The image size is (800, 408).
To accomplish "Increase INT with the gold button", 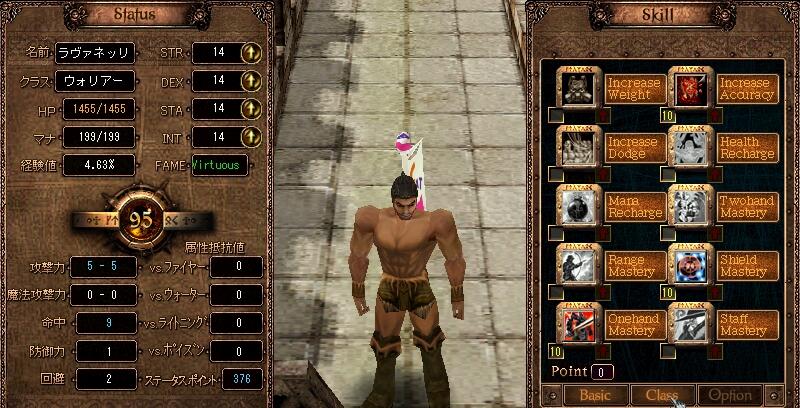I will pos(252,136).
